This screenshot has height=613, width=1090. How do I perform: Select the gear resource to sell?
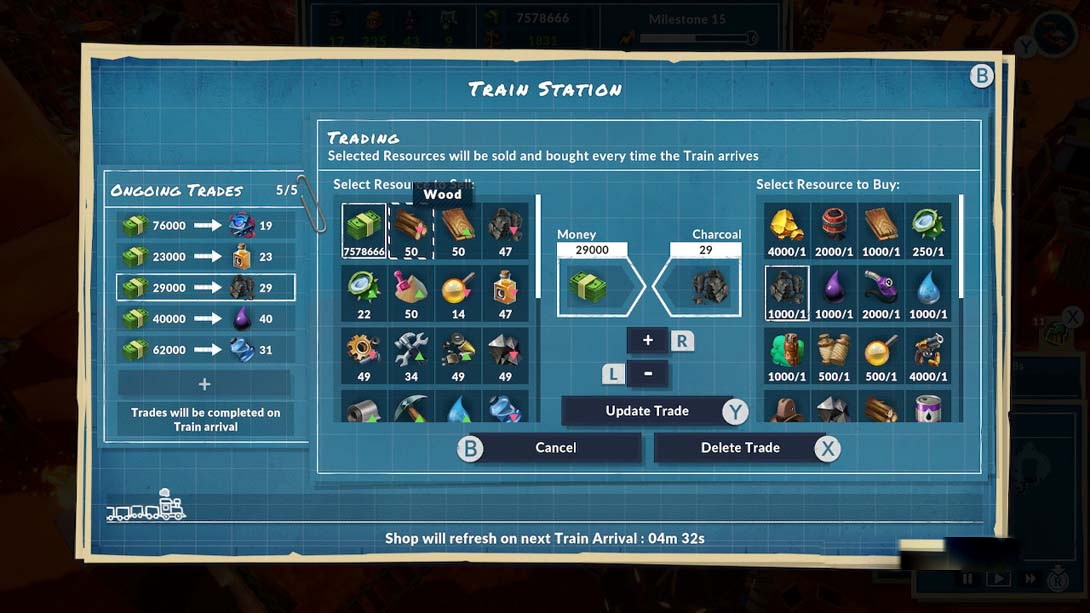click(x=364, y=354)
